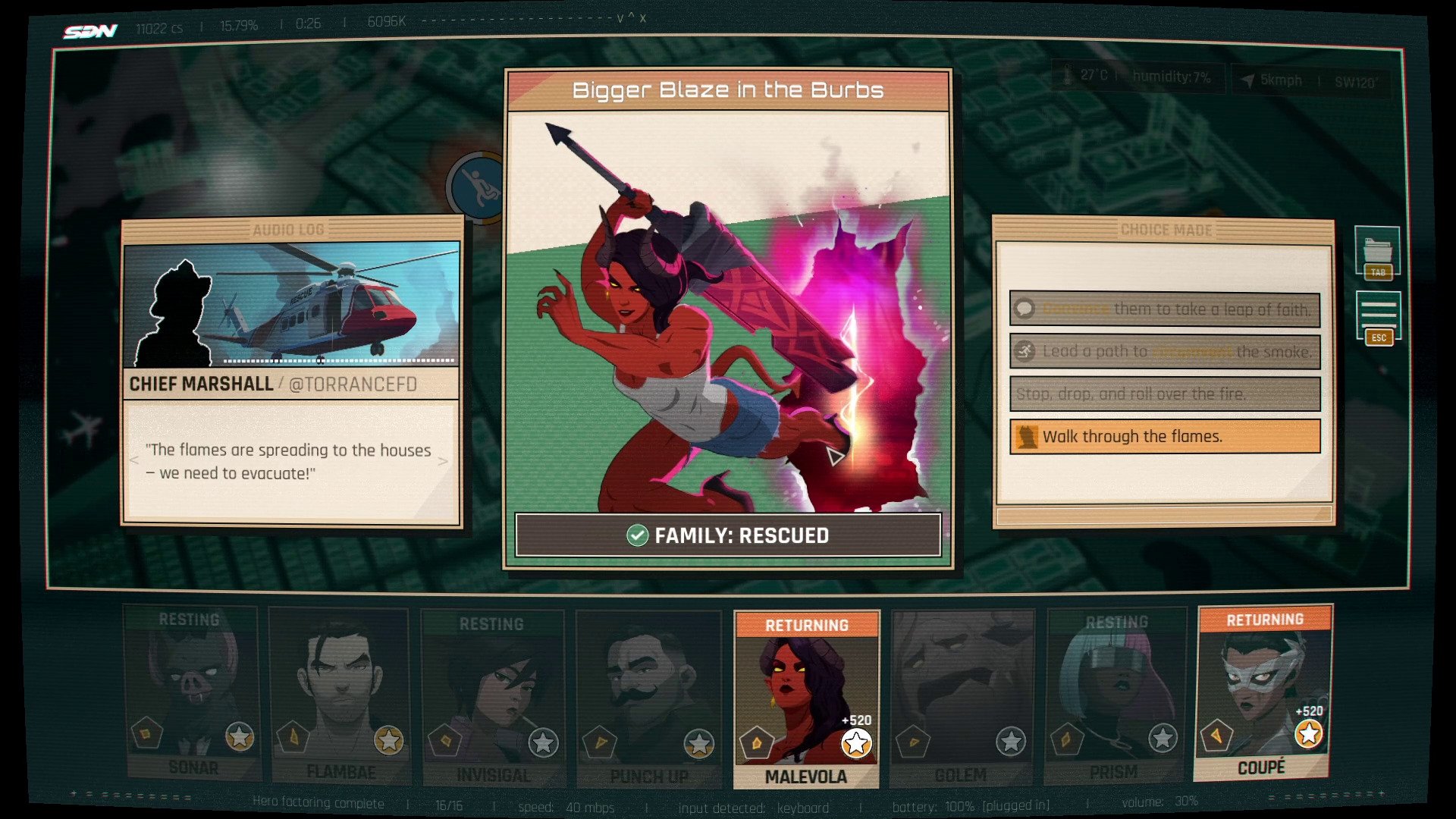The width and height of the screenshot is (1456, 819).
Task: Show the previous audio log line
Action: [x=134, y=461]
